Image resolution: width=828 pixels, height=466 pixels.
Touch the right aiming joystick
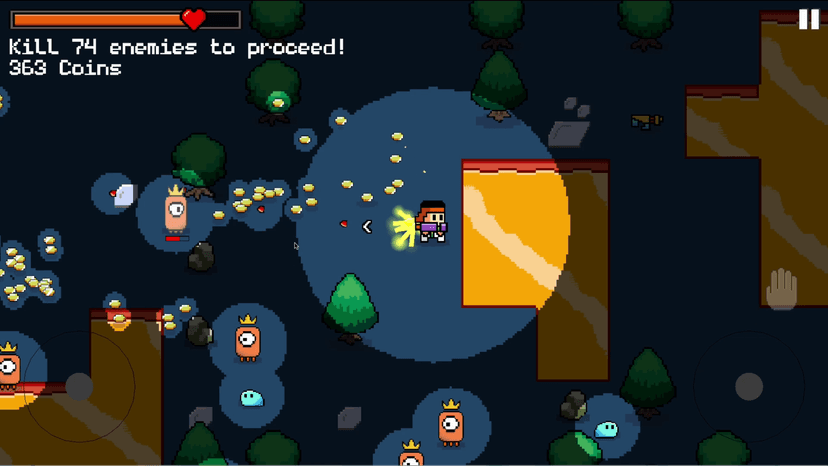[749, 387]
